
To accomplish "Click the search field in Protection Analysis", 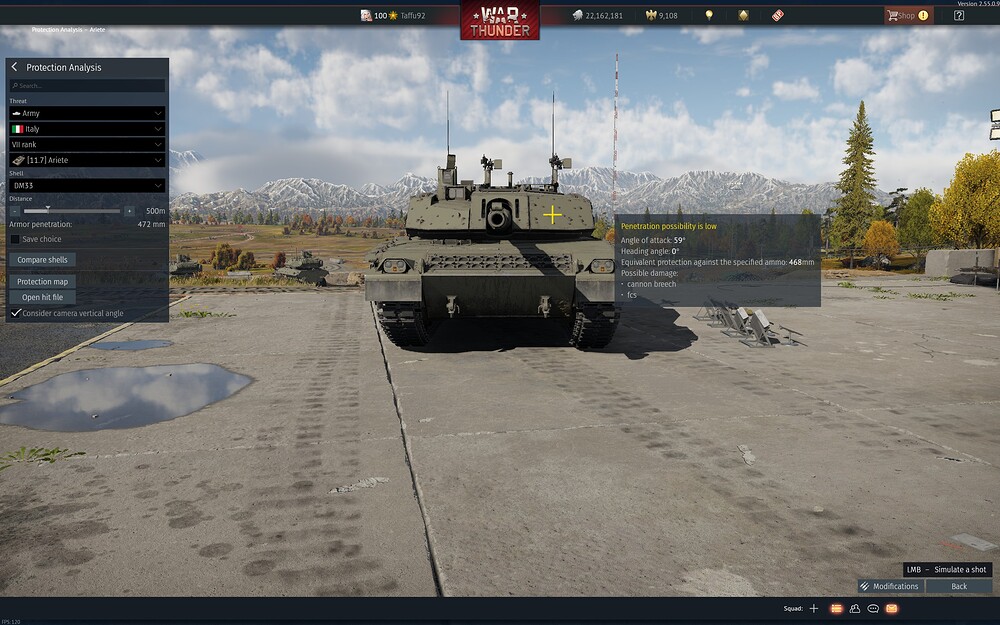I will 87,86.
